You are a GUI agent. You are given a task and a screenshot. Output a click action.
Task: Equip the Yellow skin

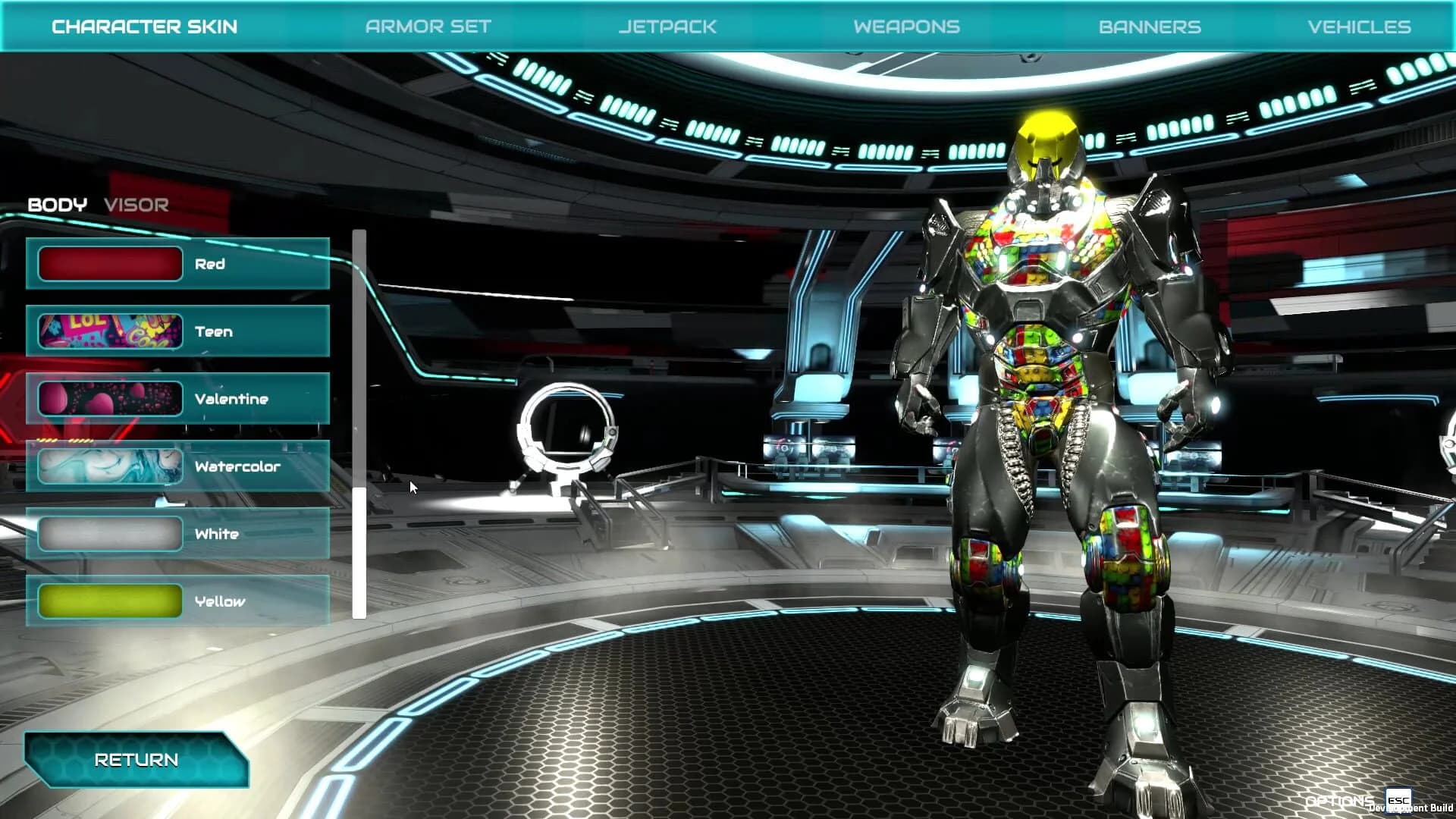[x=177, y=601]
